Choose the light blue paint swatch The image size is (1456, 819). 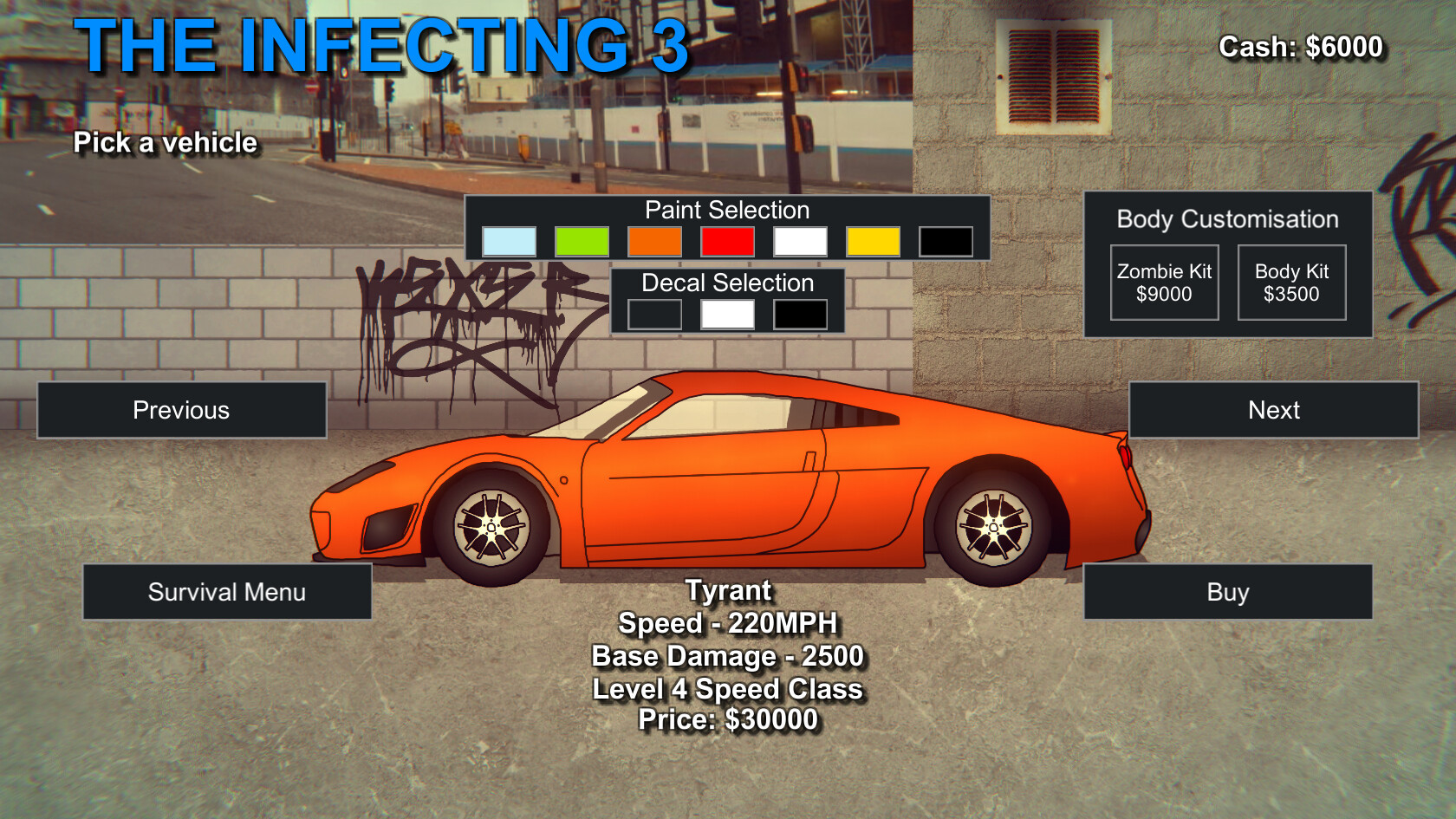coord(509,241)
